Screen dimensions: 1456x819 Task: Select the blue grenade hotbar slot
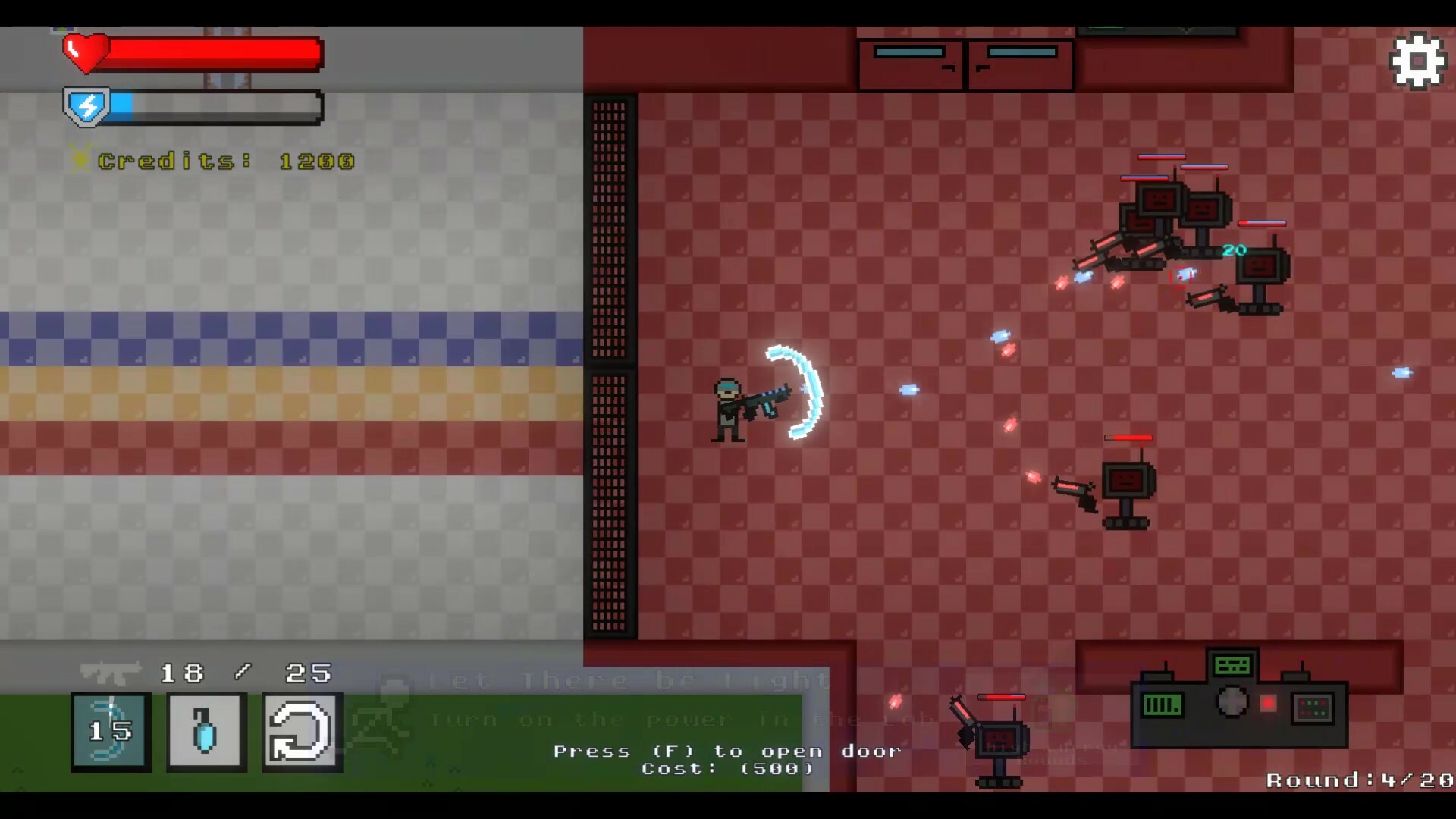pyautogui.click(x=205, y=733)
